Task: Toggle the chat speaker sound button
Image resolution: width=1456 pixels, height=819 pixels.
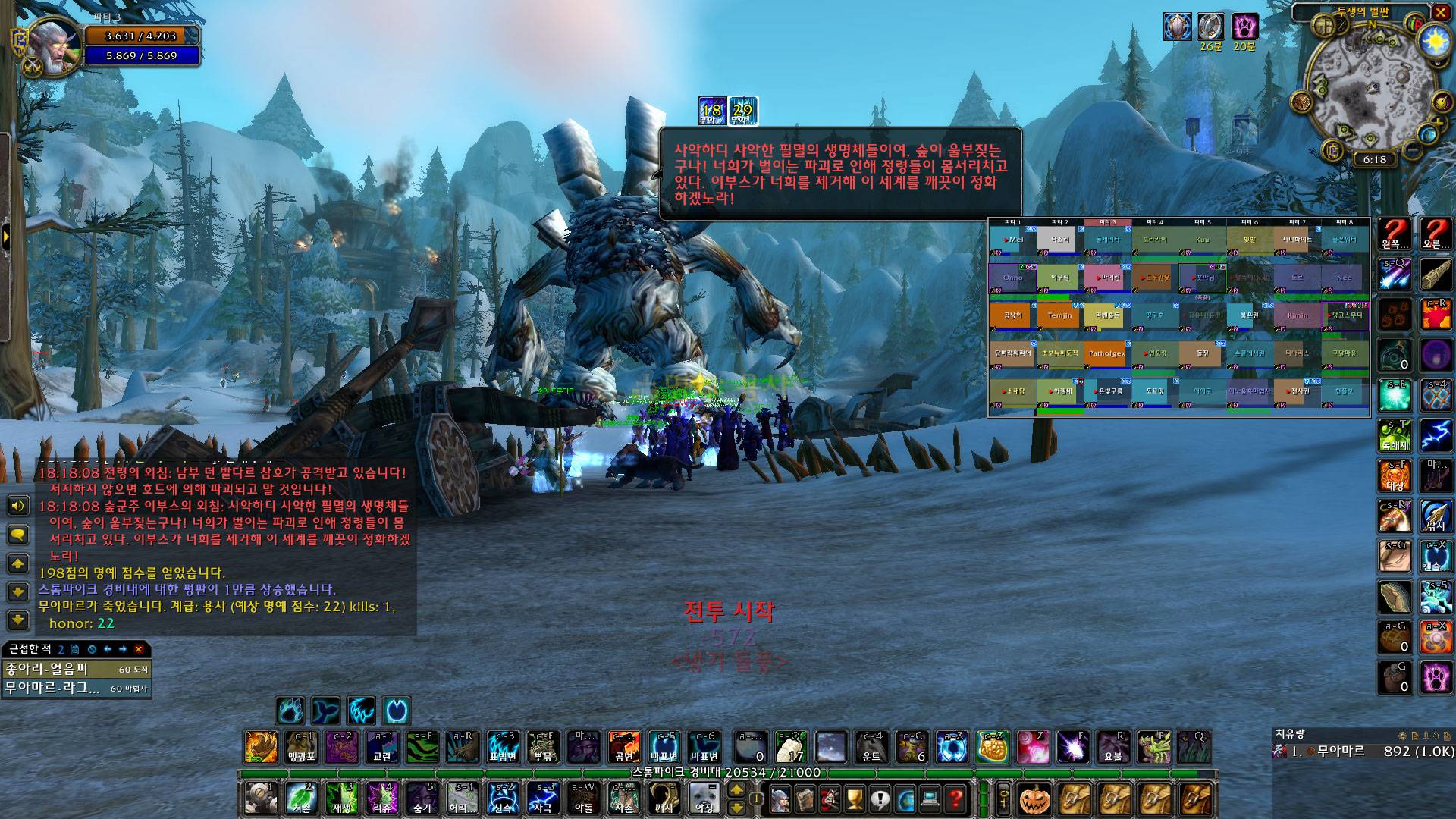Action: click(x=17, y=505)
